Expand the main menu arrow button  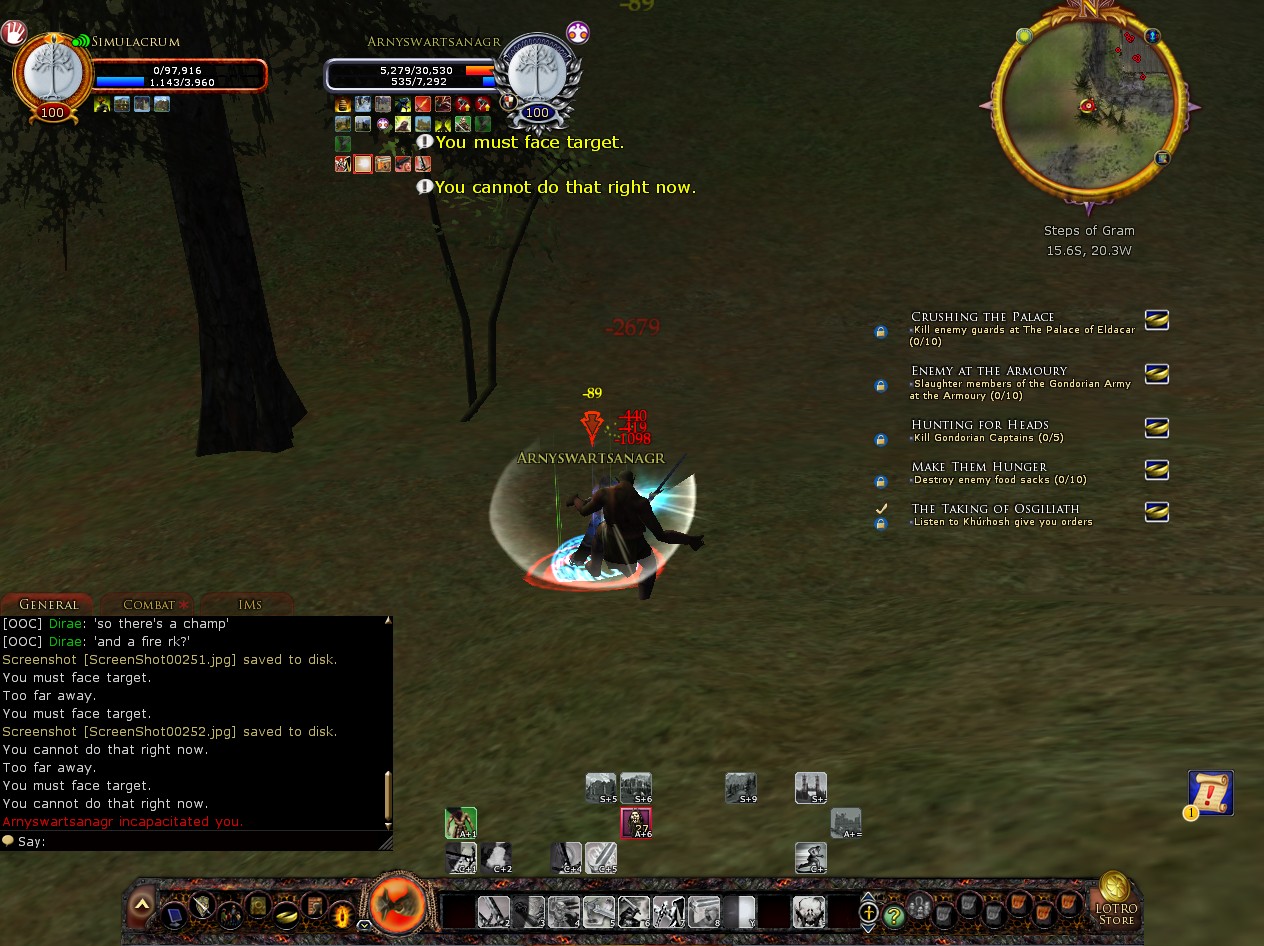tap(142, 905)
